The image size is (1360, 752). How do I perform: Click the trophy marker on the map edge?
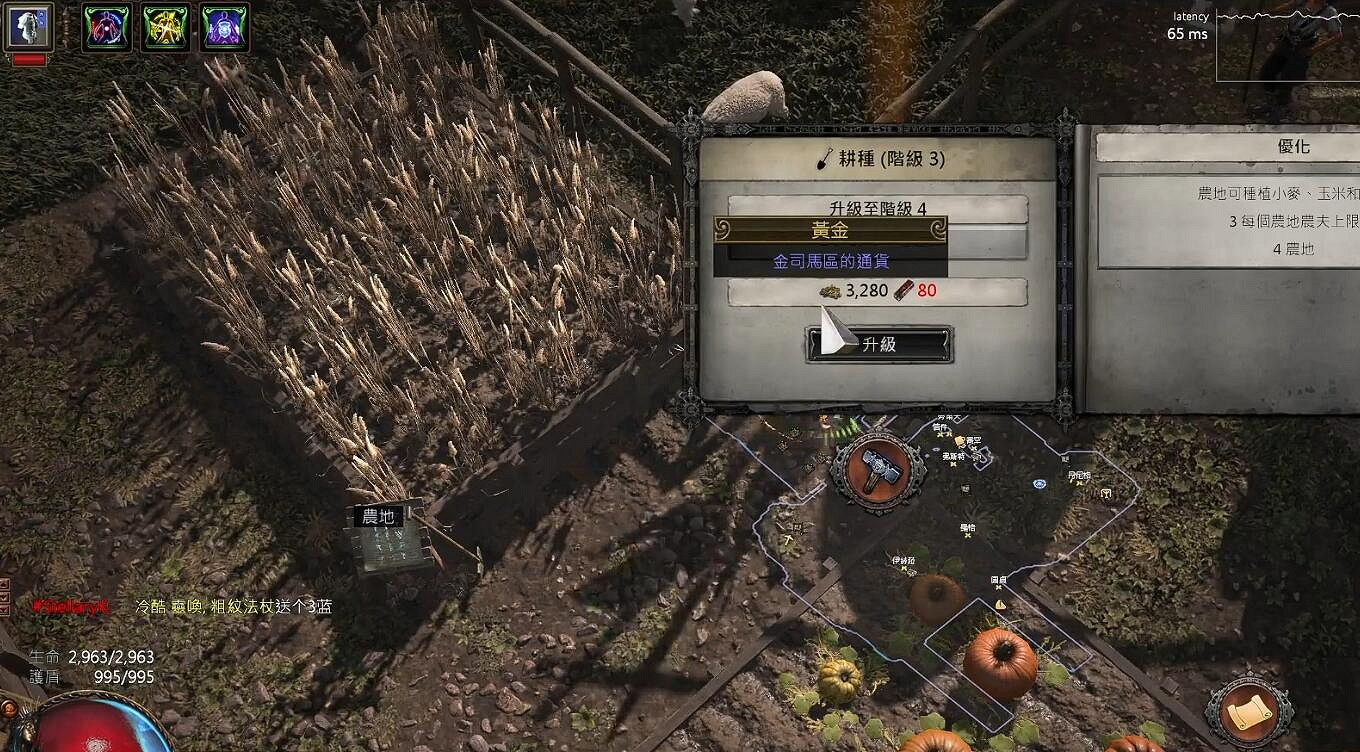click(x=1105, y=494)
